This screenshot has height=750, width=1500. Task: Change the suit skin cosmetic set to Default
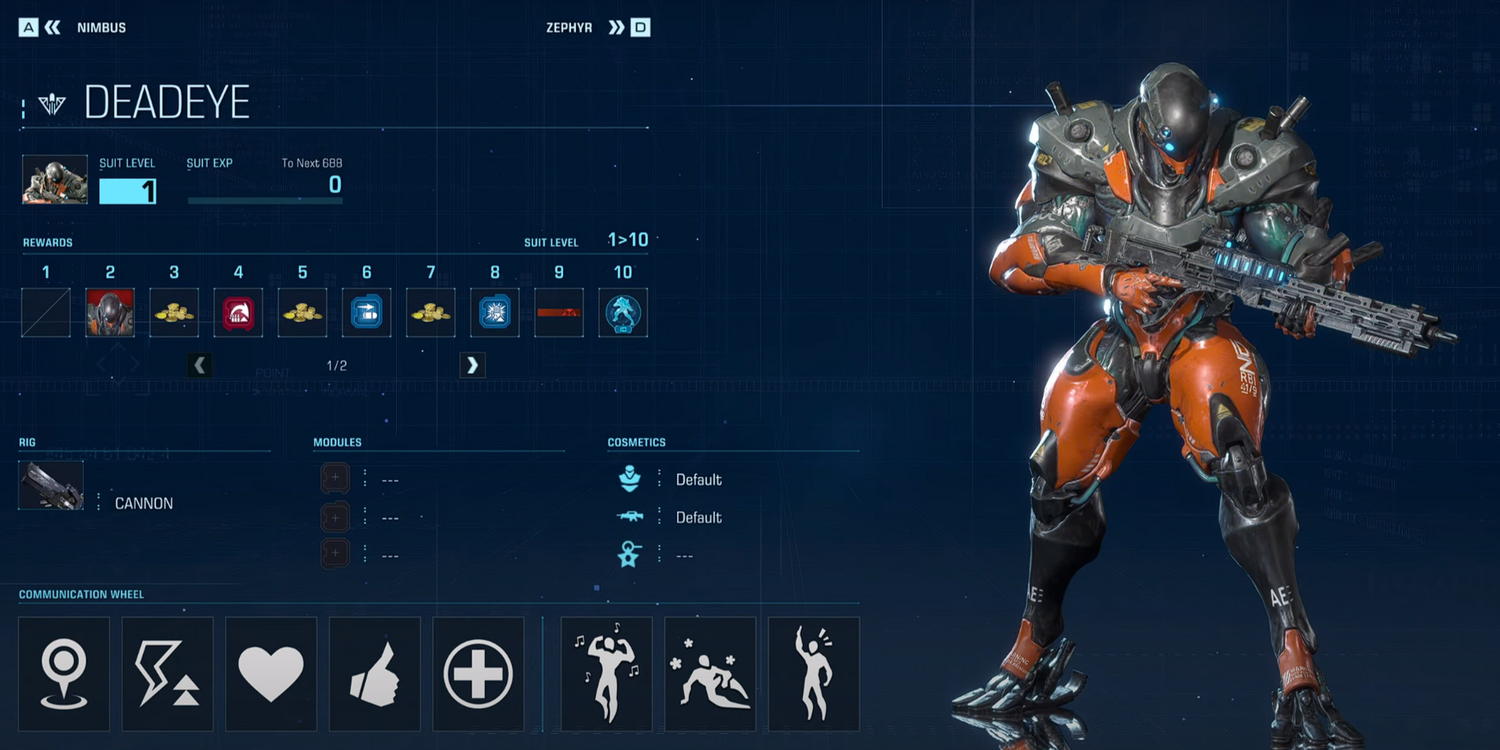pos(698,480)
